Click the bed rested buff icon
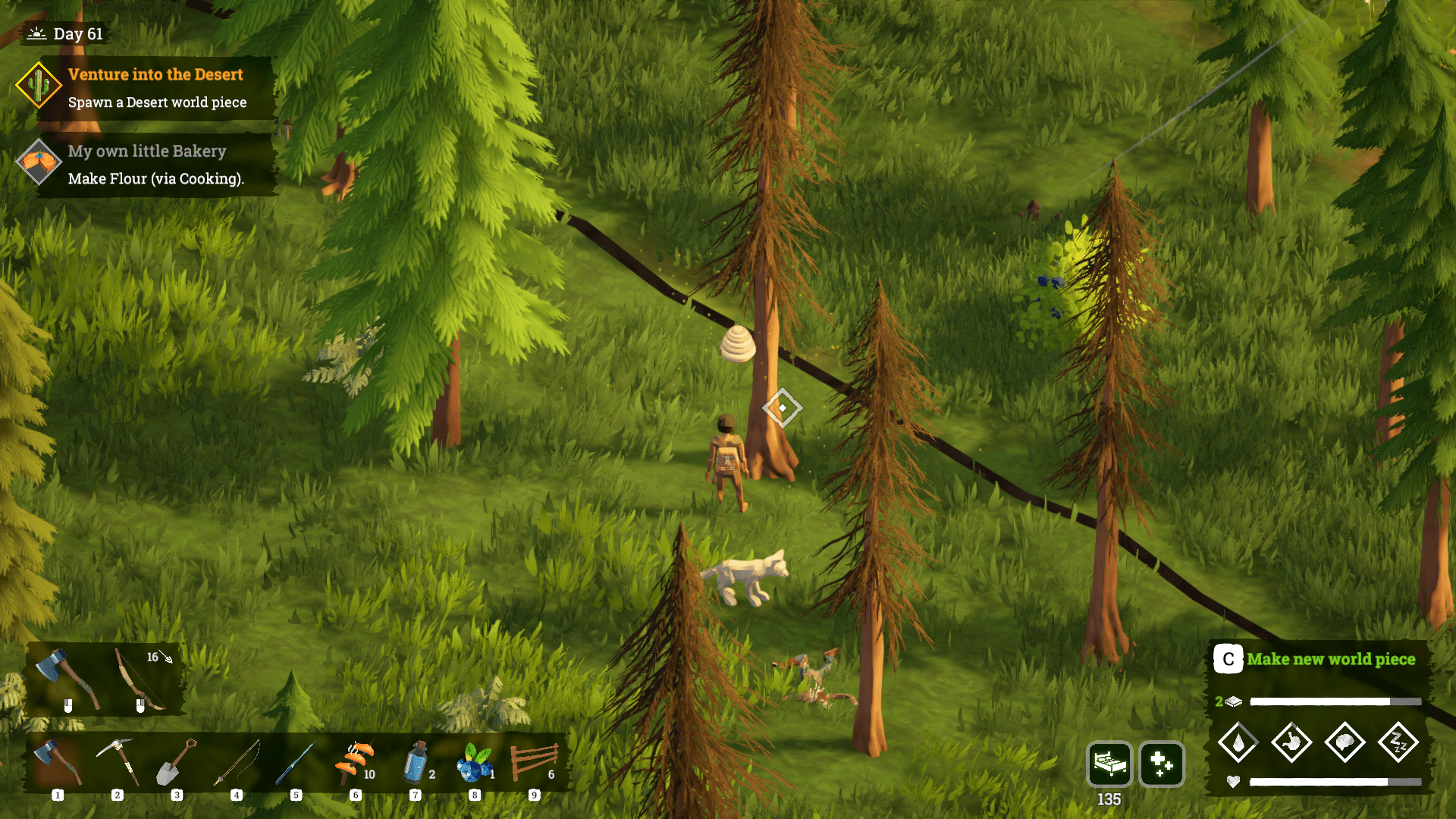This screenshot has width=1456, height=819. [1109, 764]
